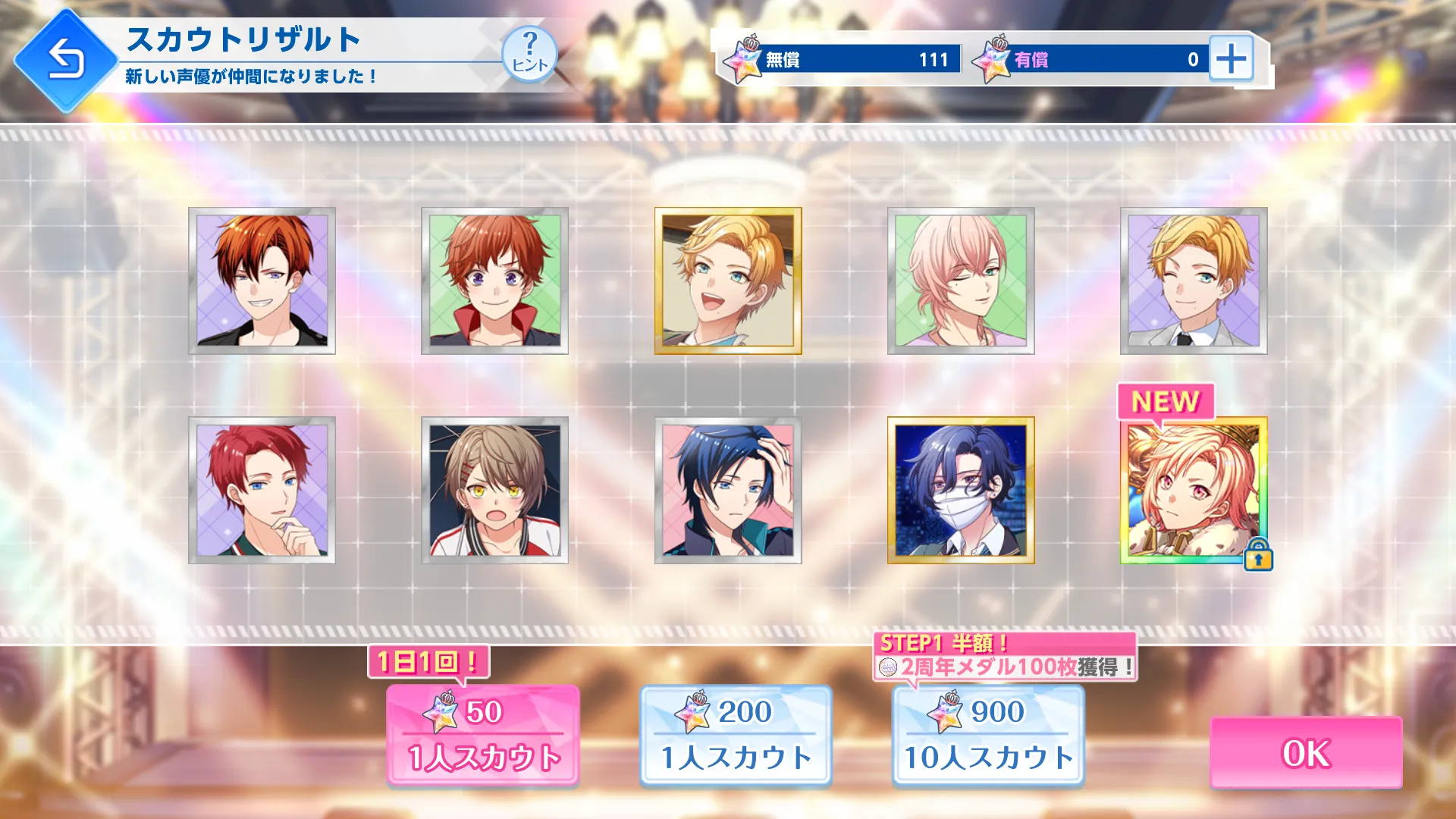Open the red-haired blue-eyed thinking card
The height and width of the screenshot is (819, 1456).
pos(262,490)
